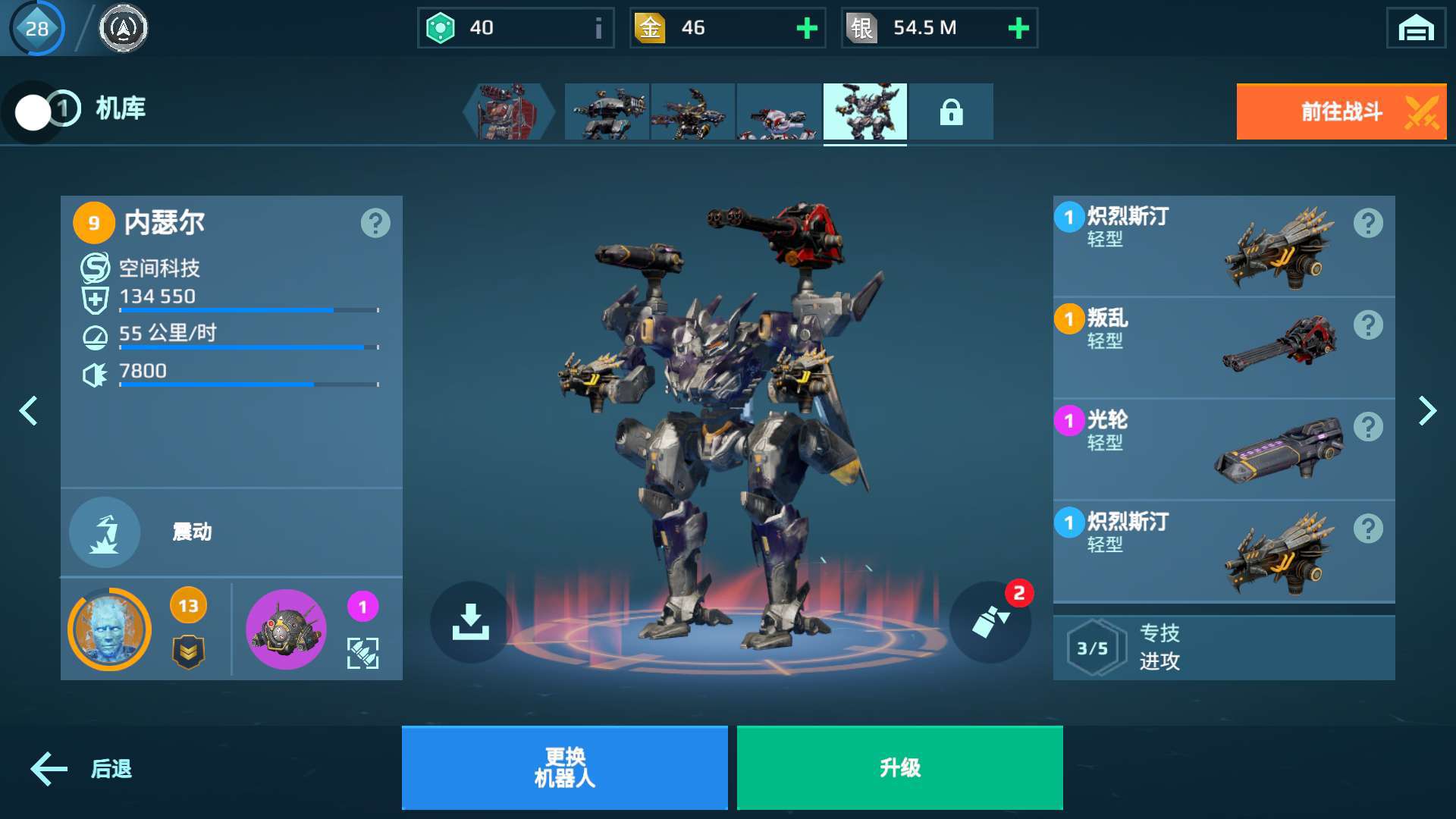1456x819 pixels.
Task: Add gold with the plus button
Action: tap(807, 29)
